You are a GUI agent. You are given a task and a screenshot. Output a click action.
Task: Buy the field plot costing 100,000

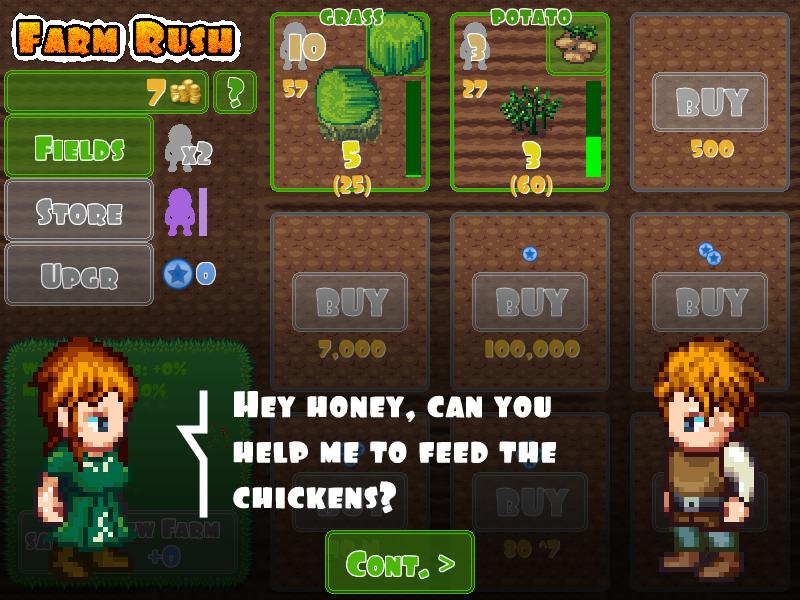(x=530, y=302)
